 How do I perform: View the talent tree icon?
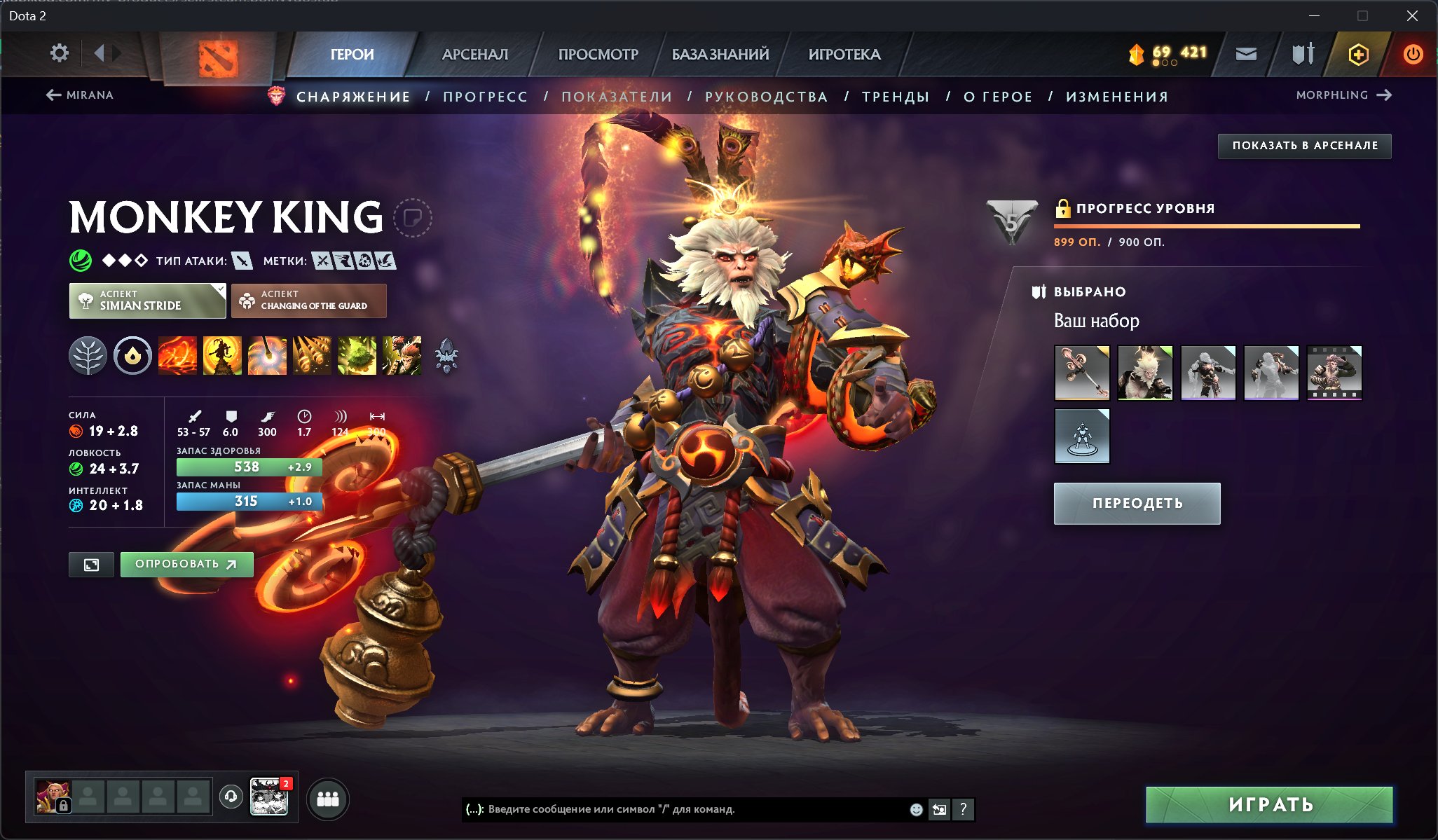tap(88, 356)
